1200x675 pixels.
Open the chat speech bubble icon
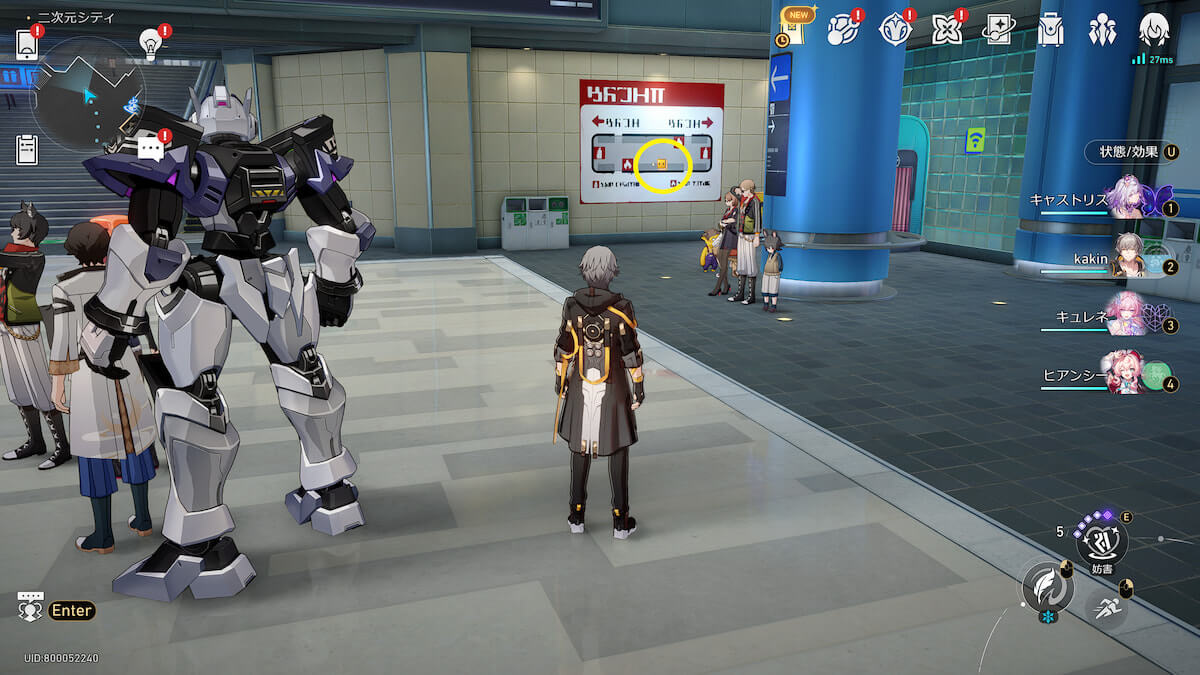[151, 150]
